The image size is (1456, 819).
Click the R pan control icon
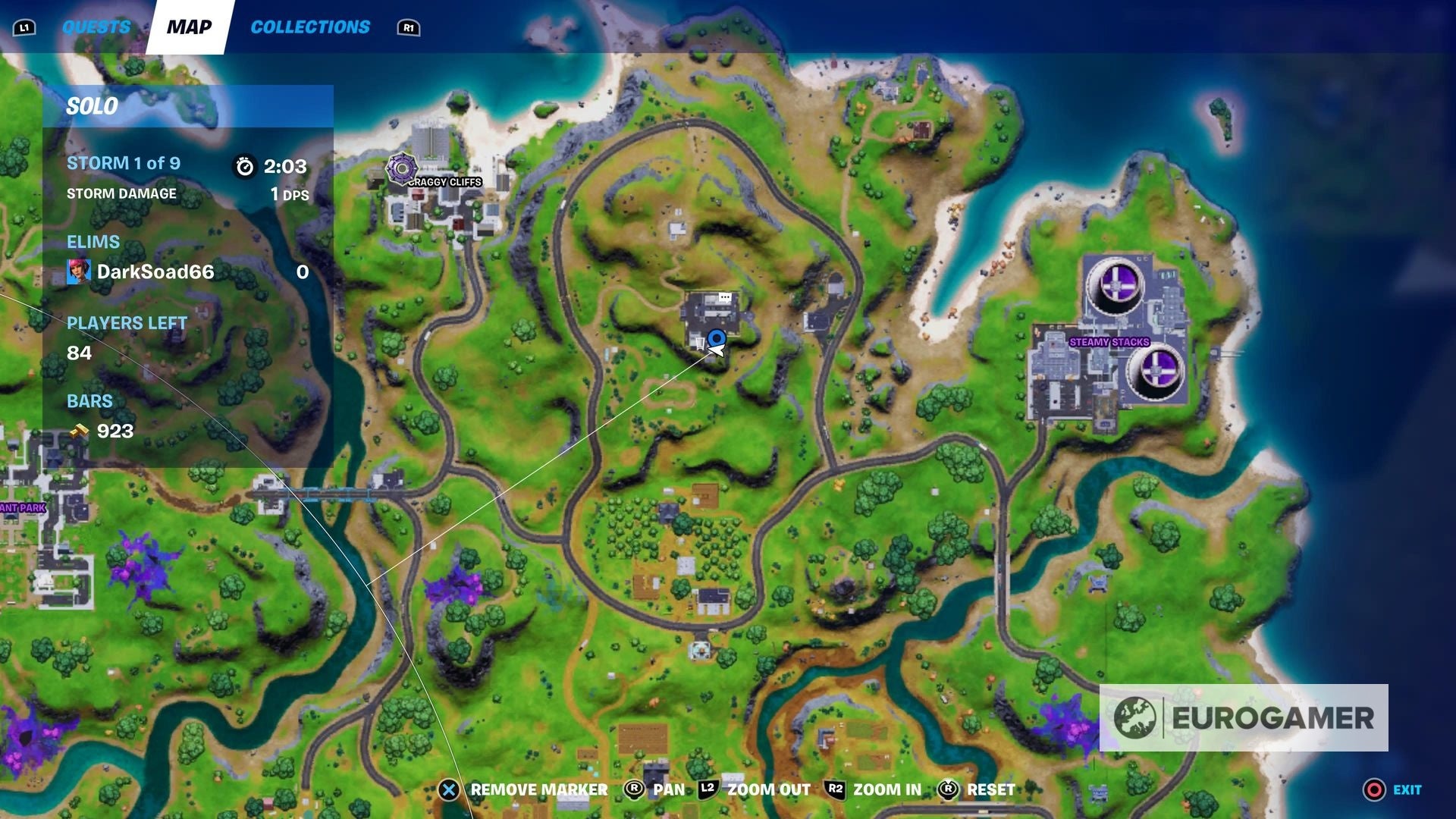(x=634, y=789)
